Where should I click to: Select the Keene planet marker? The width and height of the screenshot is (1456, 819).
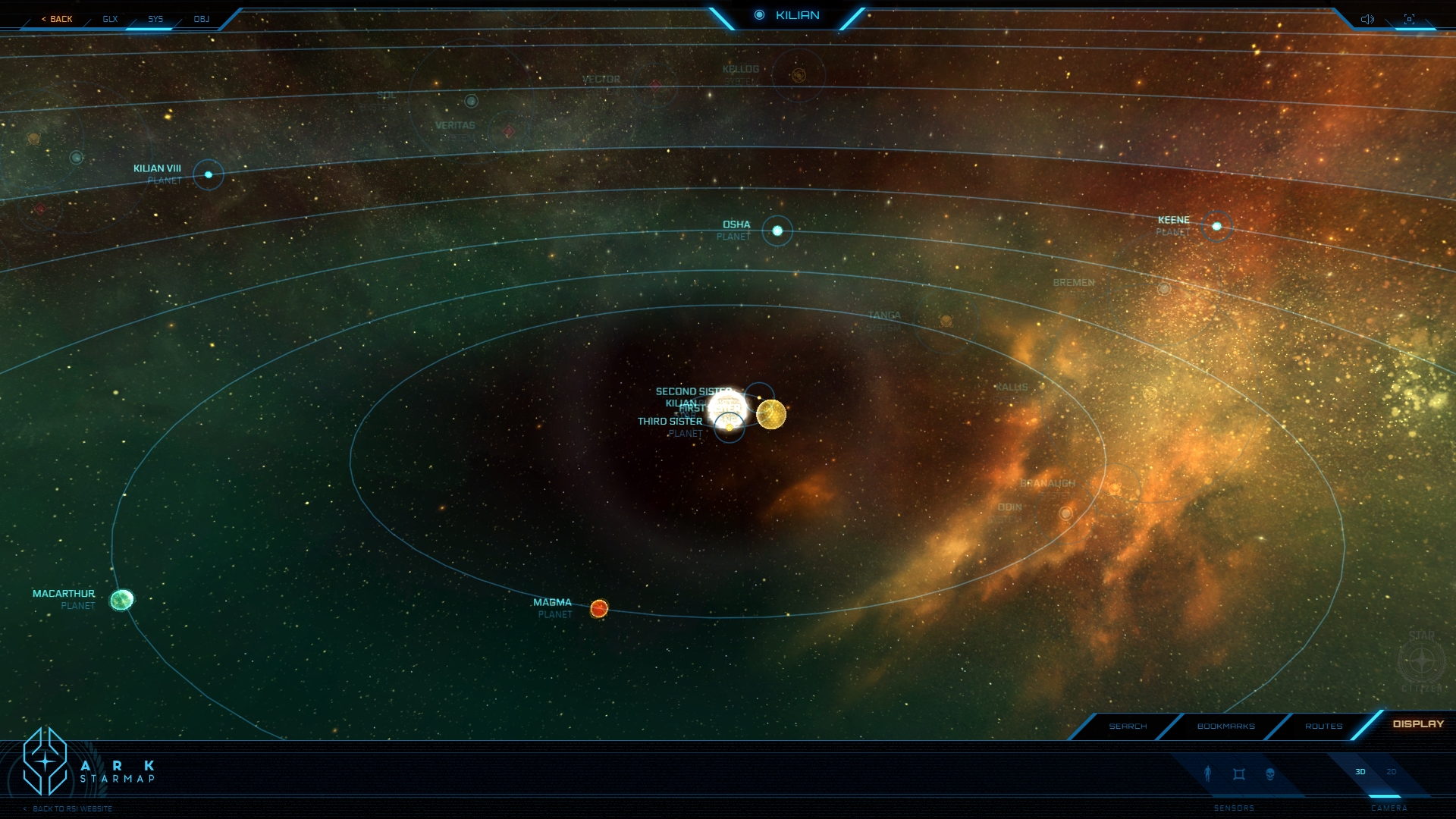pos(1217,226)
